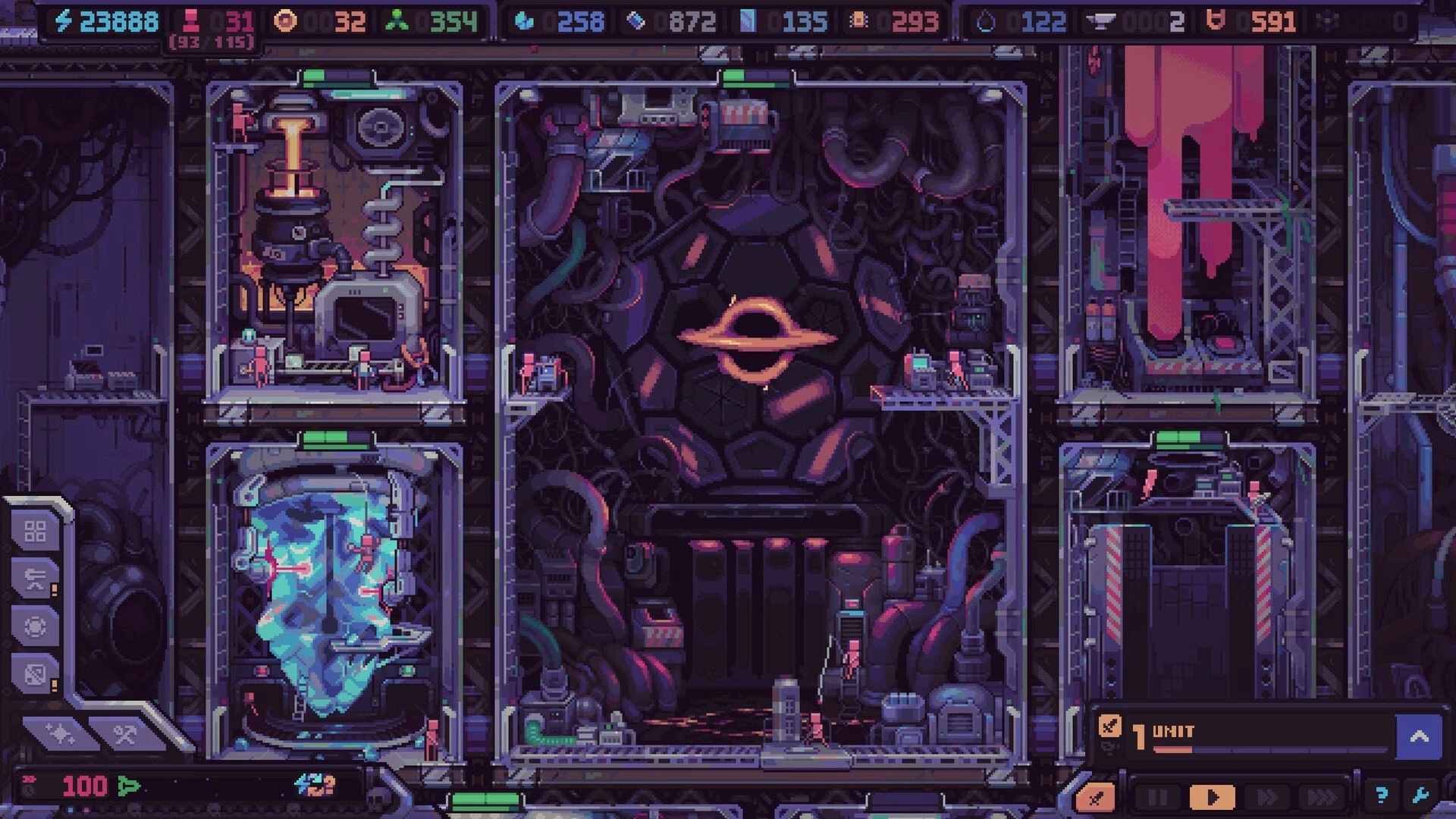Screen dimensions: 1456x819
Task: Select the conveyor routing tool with orange notification
Action: point(36,578)
